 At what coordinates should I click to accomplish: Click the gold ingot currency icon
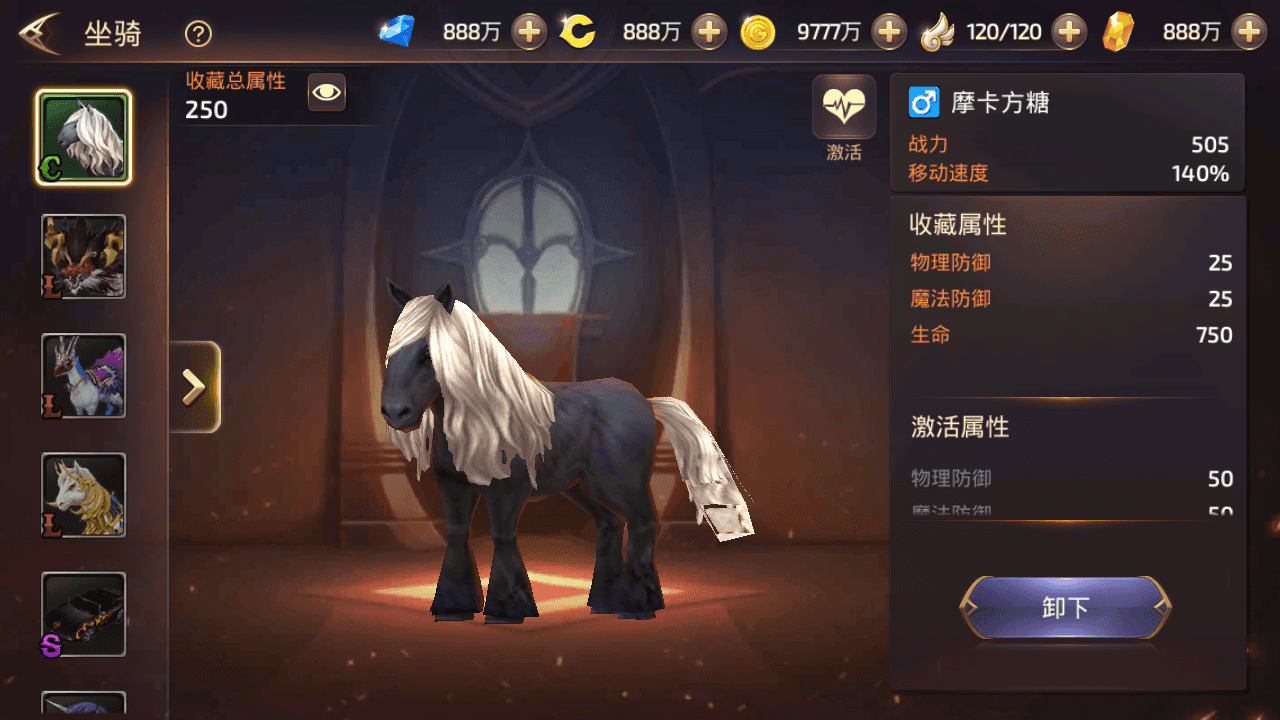(x=1119, y=31)
